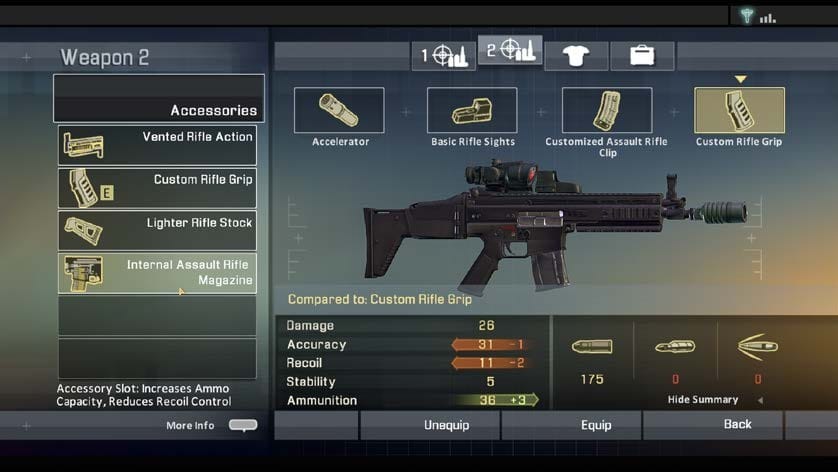Image resolution: width=838 pixels, height=472 pixels.
Task: Toggle the More Info switch
Action: (x=243, y=425)
